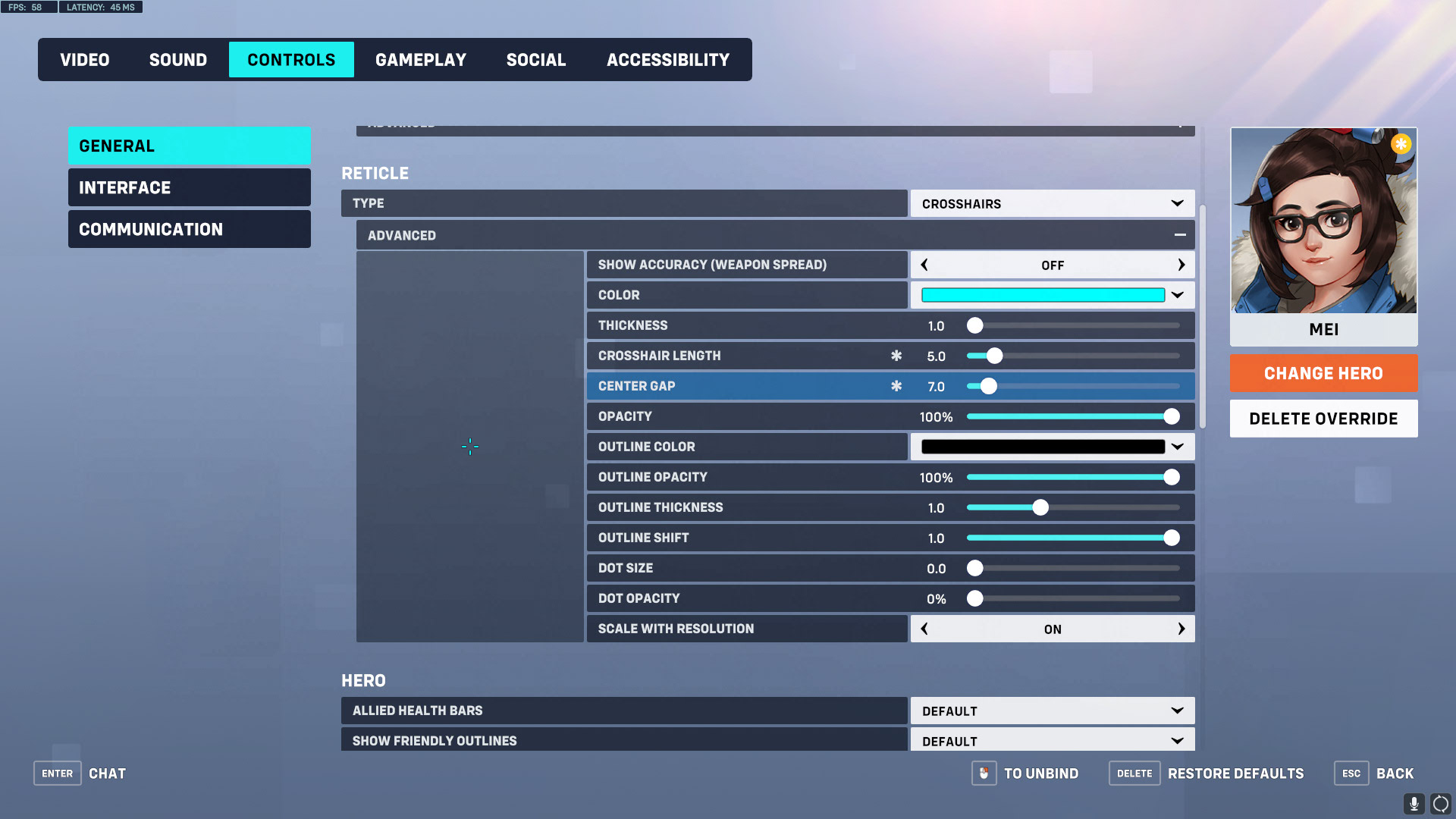Open the Allied Health Bars default selector

pyautogui.click(x=1053, y=711)
